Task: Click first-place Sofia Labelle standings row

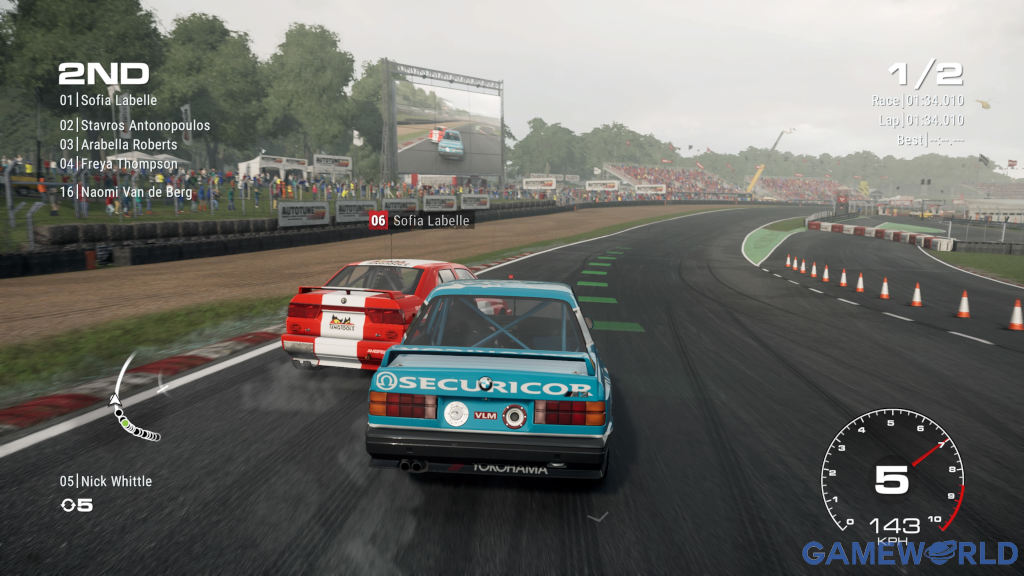Action: (x=108, y=100)
